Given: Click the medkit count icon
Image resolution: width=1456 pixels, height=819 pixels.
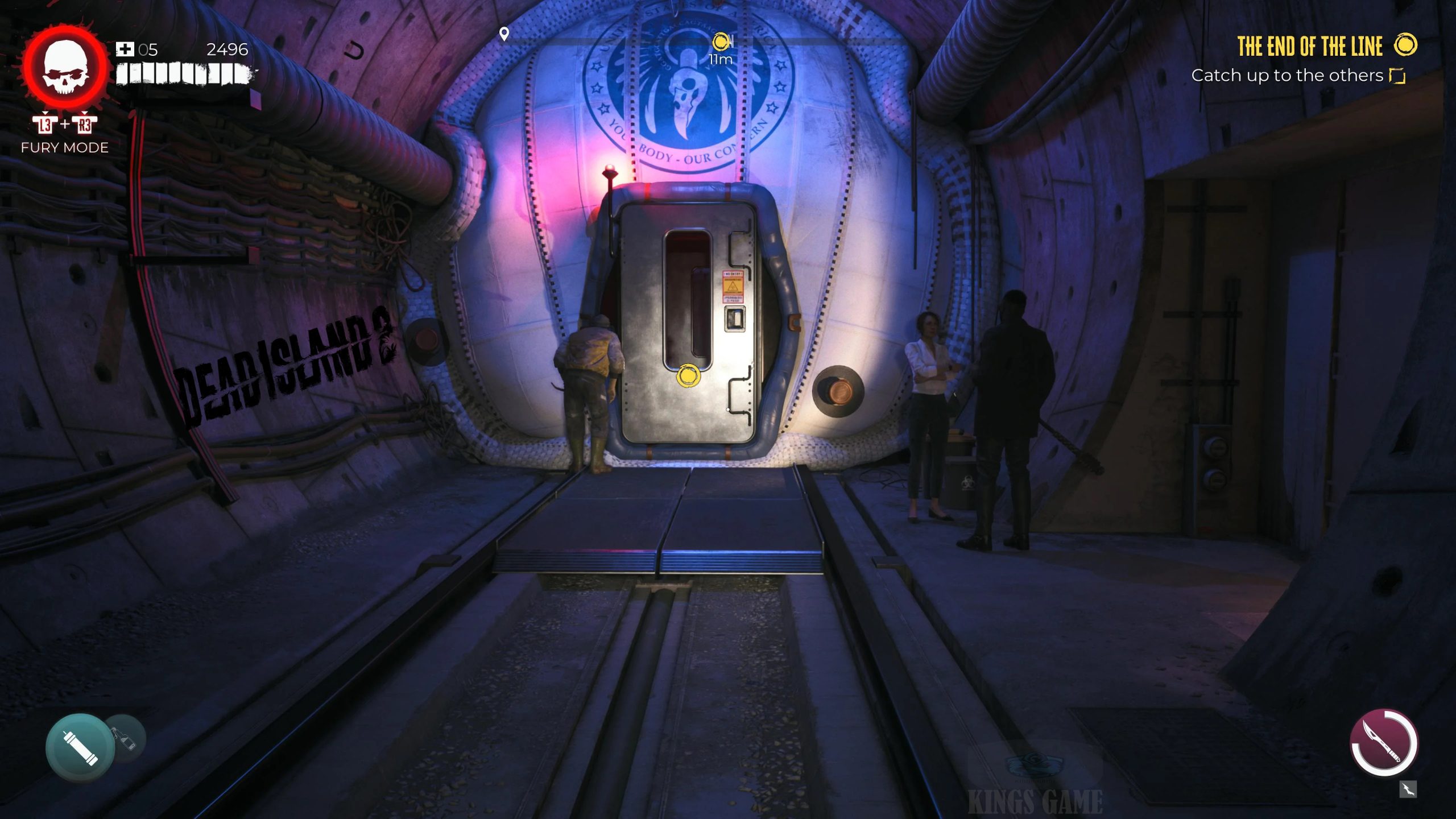Looking at the screenshot, I should [125, 49].
